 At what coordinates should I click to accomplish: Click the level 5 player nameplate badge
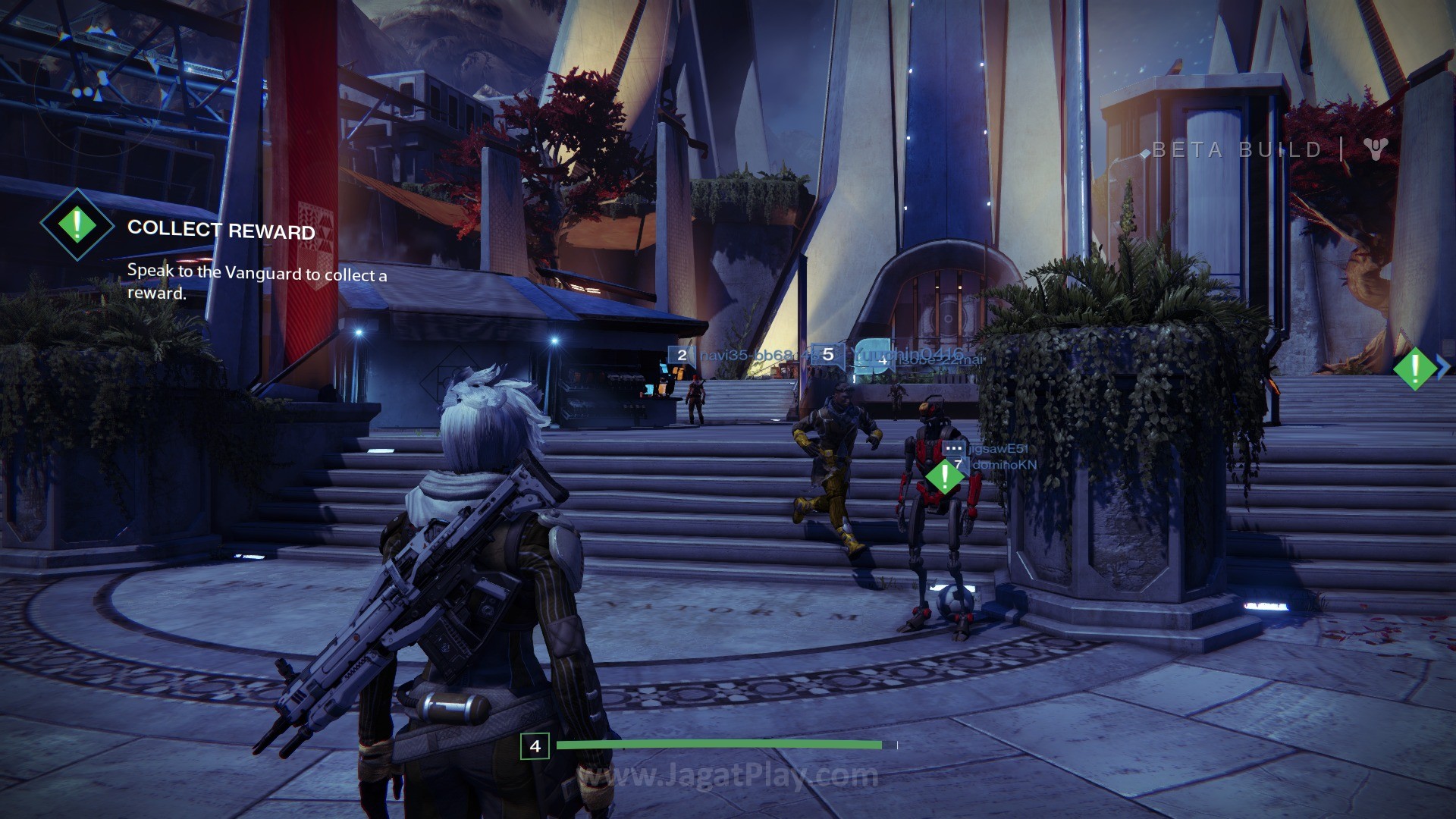click(828, 354)
